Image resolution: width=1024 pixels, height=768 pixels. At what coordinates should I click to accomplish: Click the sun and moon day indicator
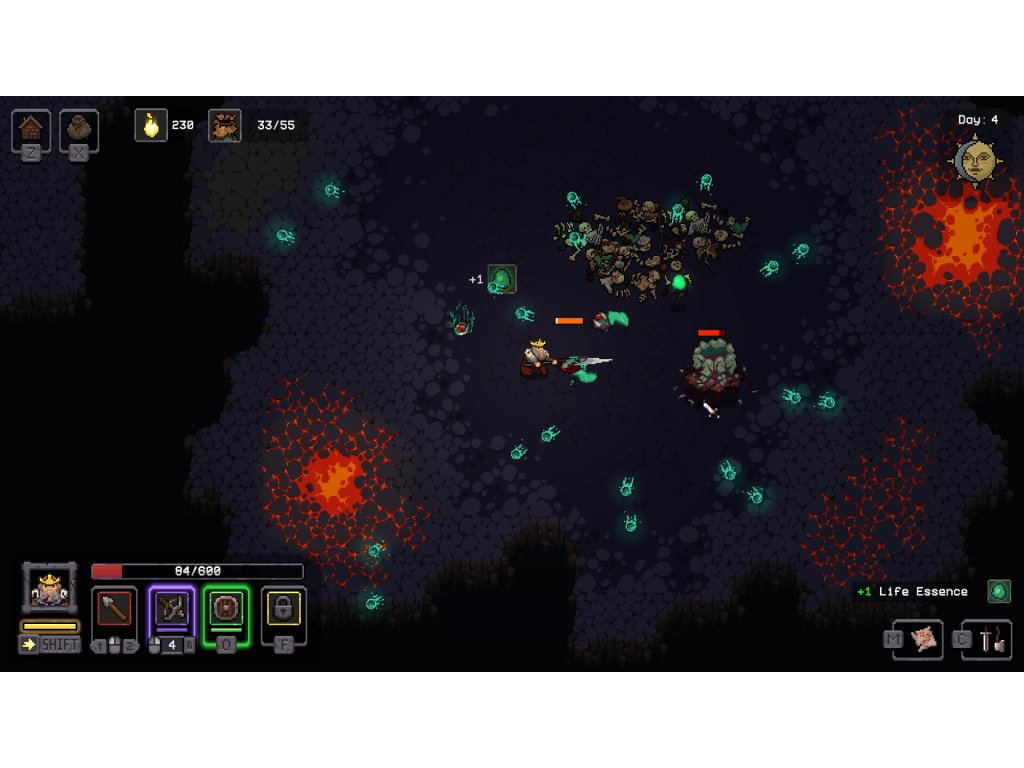coord(975,161)
